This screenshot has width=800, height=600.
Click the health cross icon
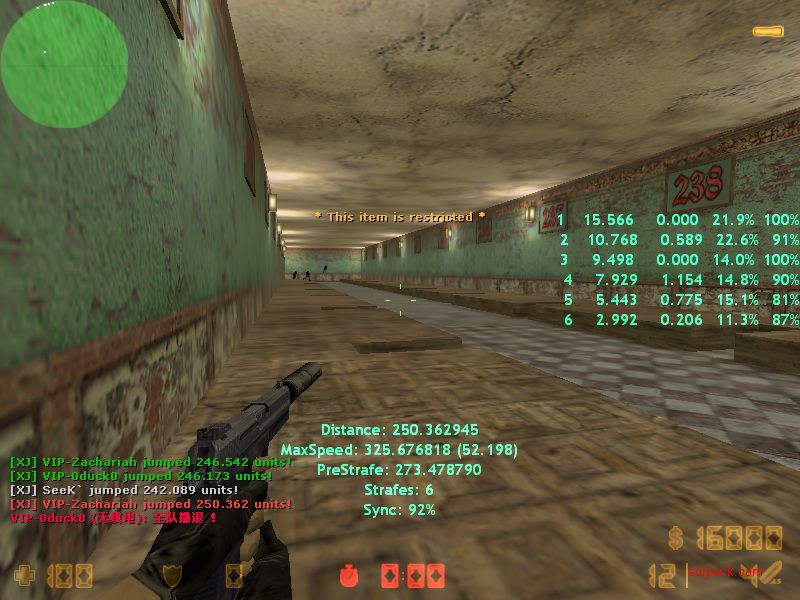pyautogui.click(x=23, y=576)
